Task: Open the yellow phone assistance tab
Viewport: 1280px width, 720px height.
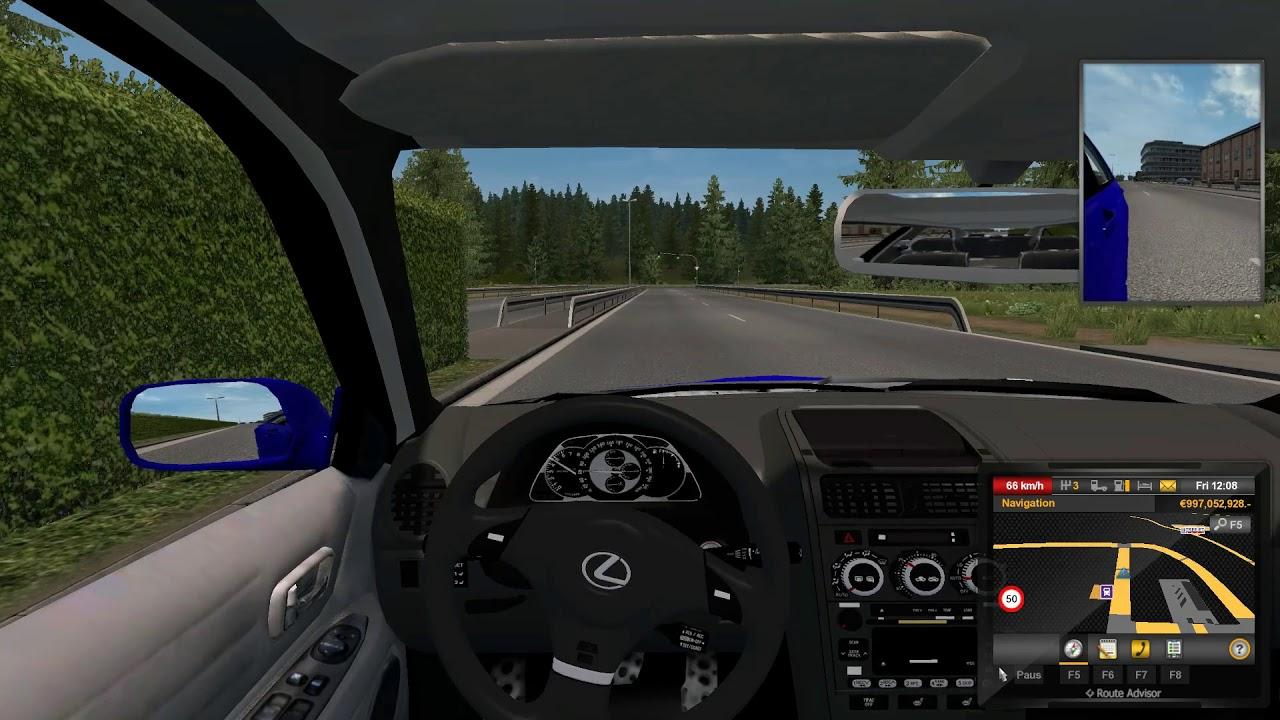Action: [1140, 649]
